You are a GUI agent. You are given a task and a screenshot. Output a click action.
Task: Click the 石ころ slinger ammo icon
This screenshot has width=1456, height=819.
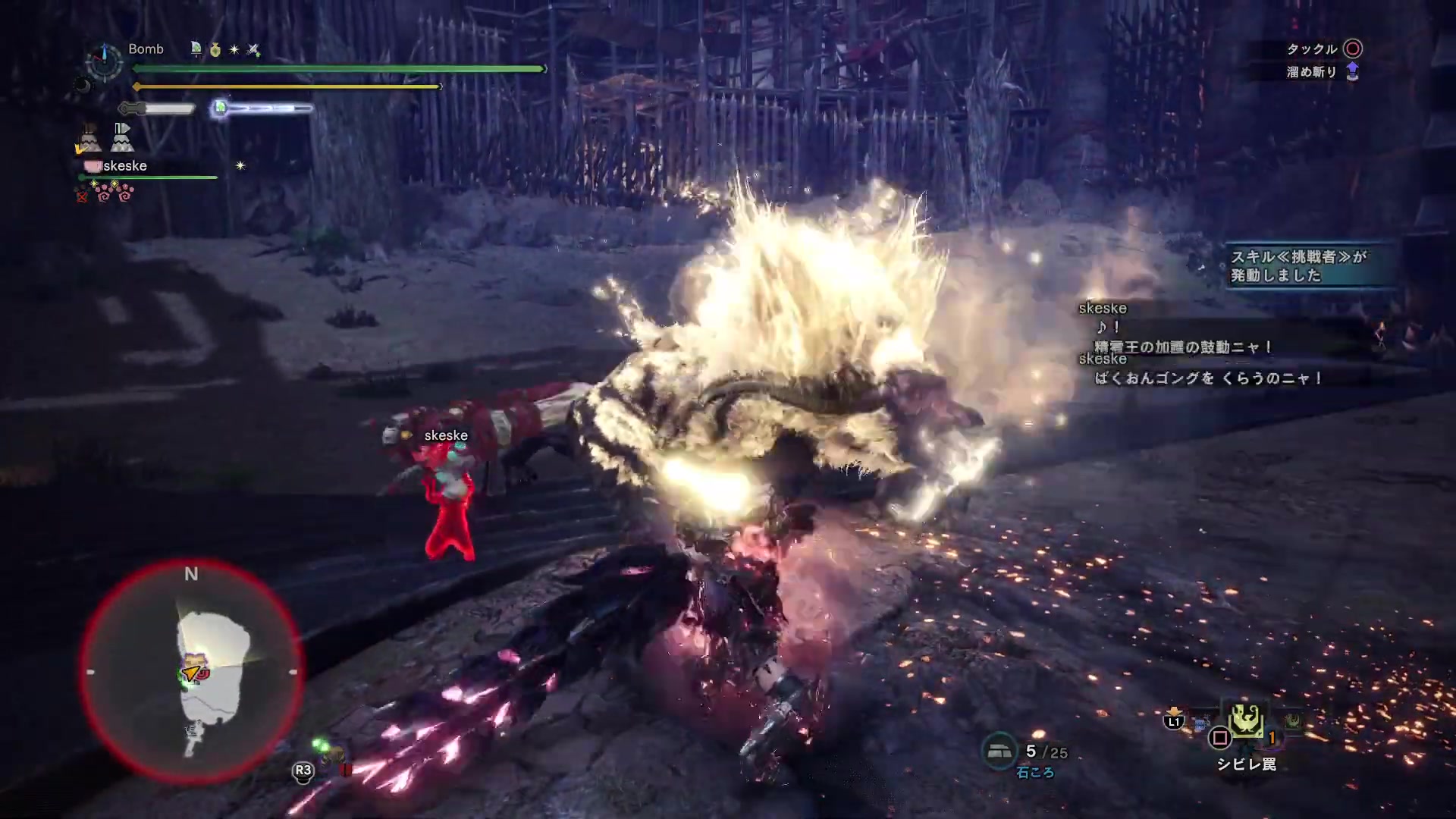(x=999, y=751)
